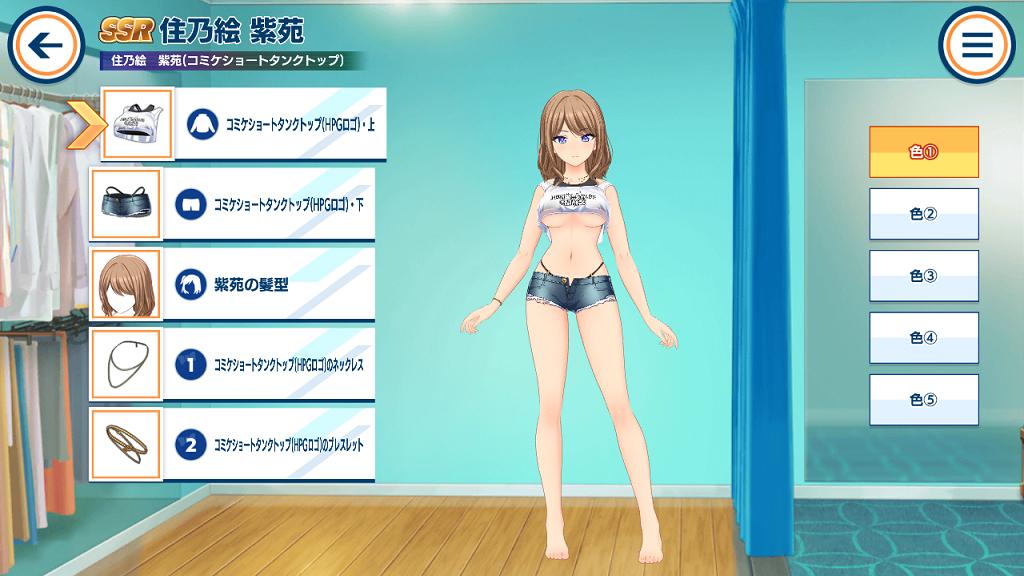Image resolution: width=1024 pixels, height=576 pixels.
Task: Select the コミケショートタンクトップ 下 bottoms row
Action: [268, 204]
